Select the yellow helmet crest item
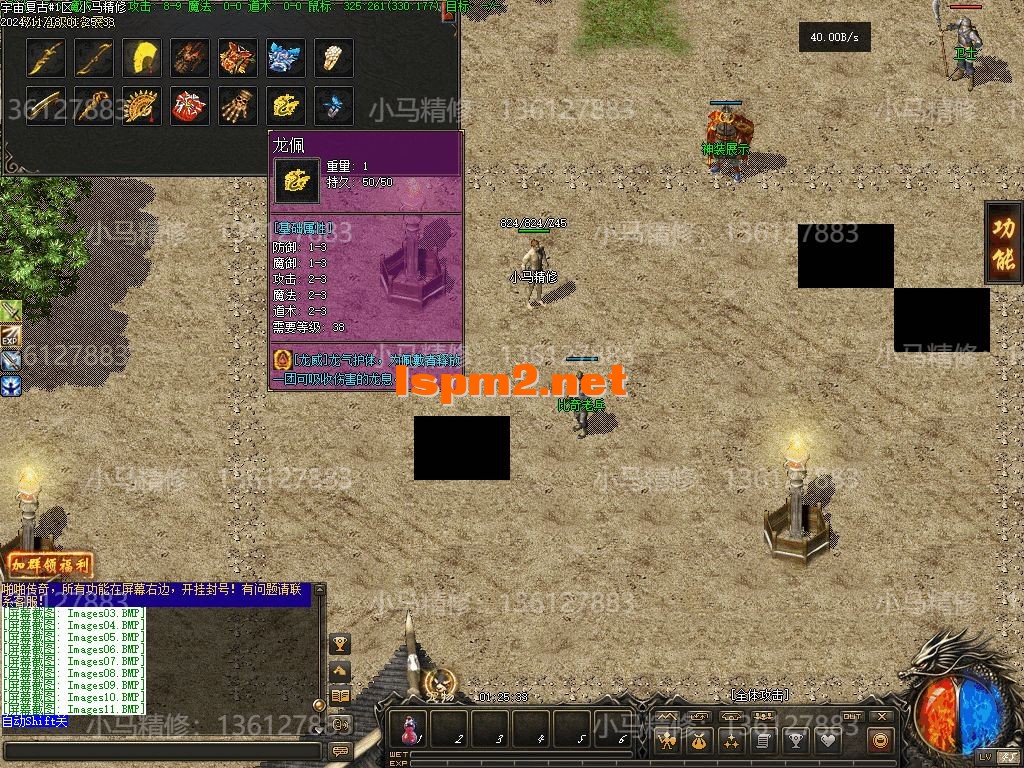This screenshot has height=768, width=1024. 142,57
